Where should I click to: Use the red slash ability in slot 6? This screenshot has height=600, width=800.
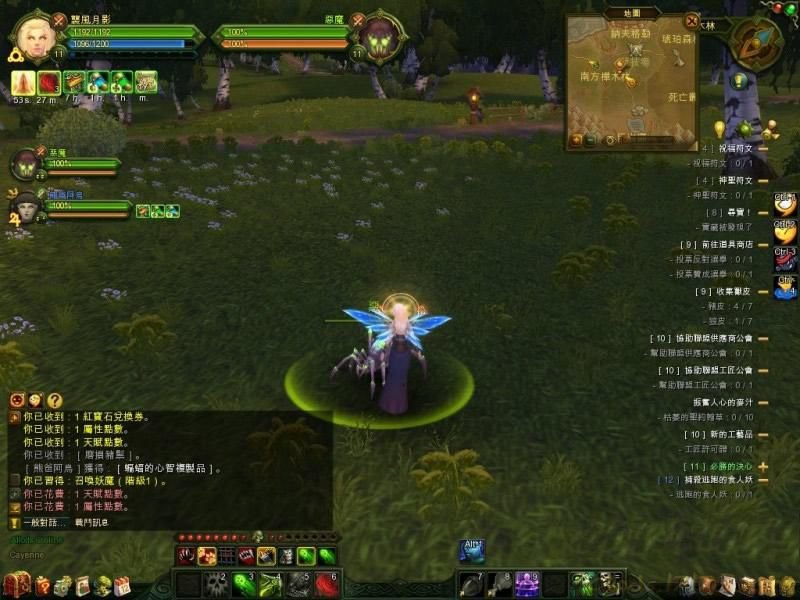tap(327, 584)
